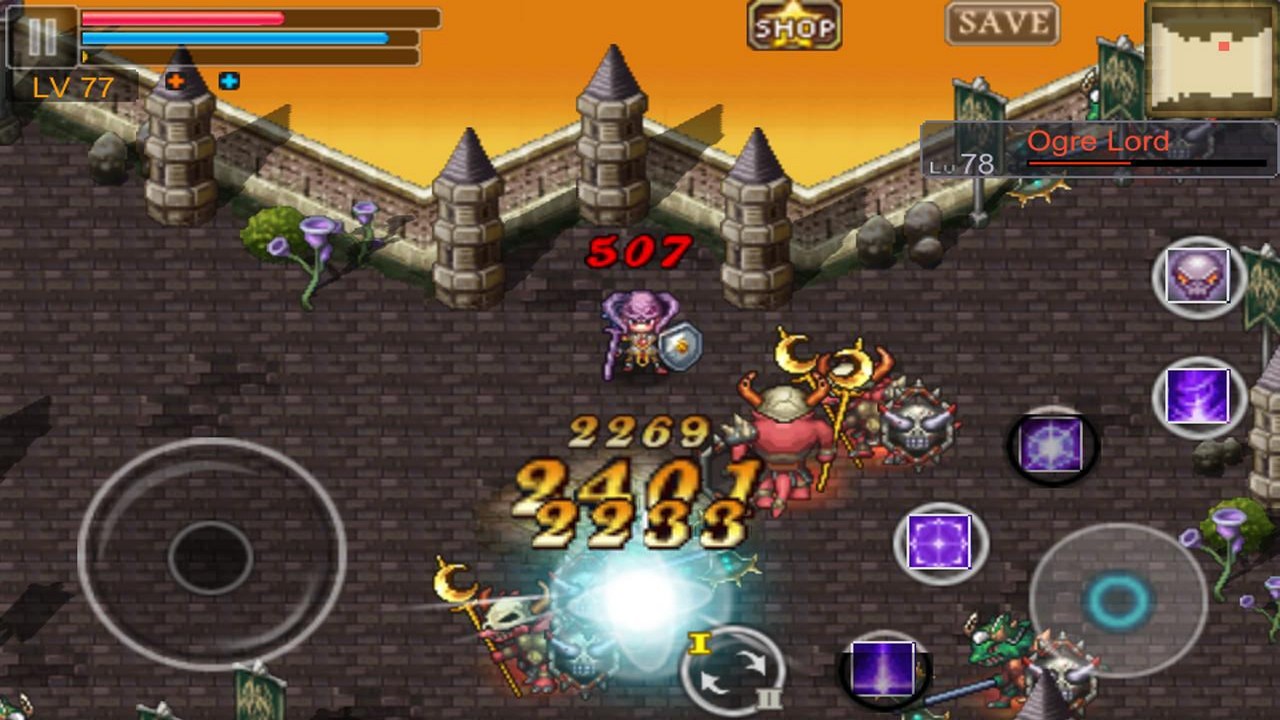Cast the purple lightning bolt skill
Image resolution: width=1280 pixels, height=720 pixels.
point(1198,397)
